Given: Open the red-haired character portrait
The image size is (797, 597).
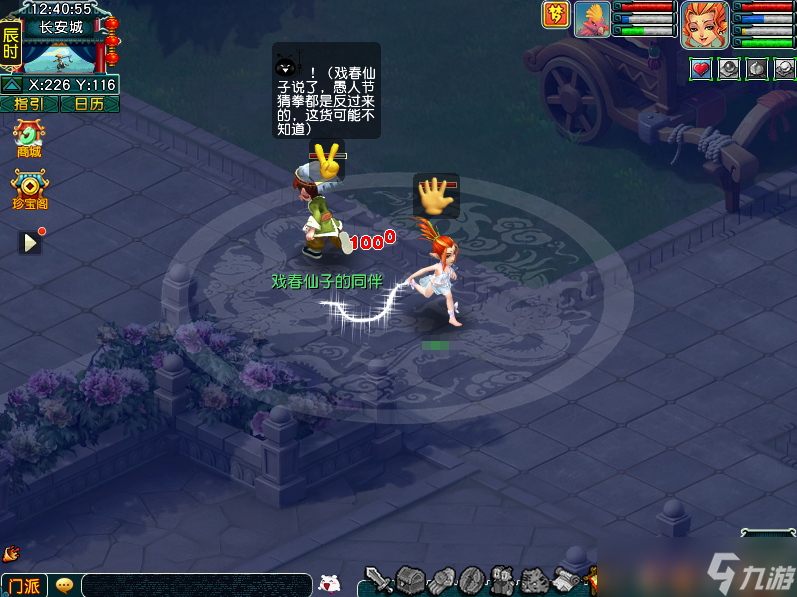Looking at the screenshot, I should [x=704, y=24].
